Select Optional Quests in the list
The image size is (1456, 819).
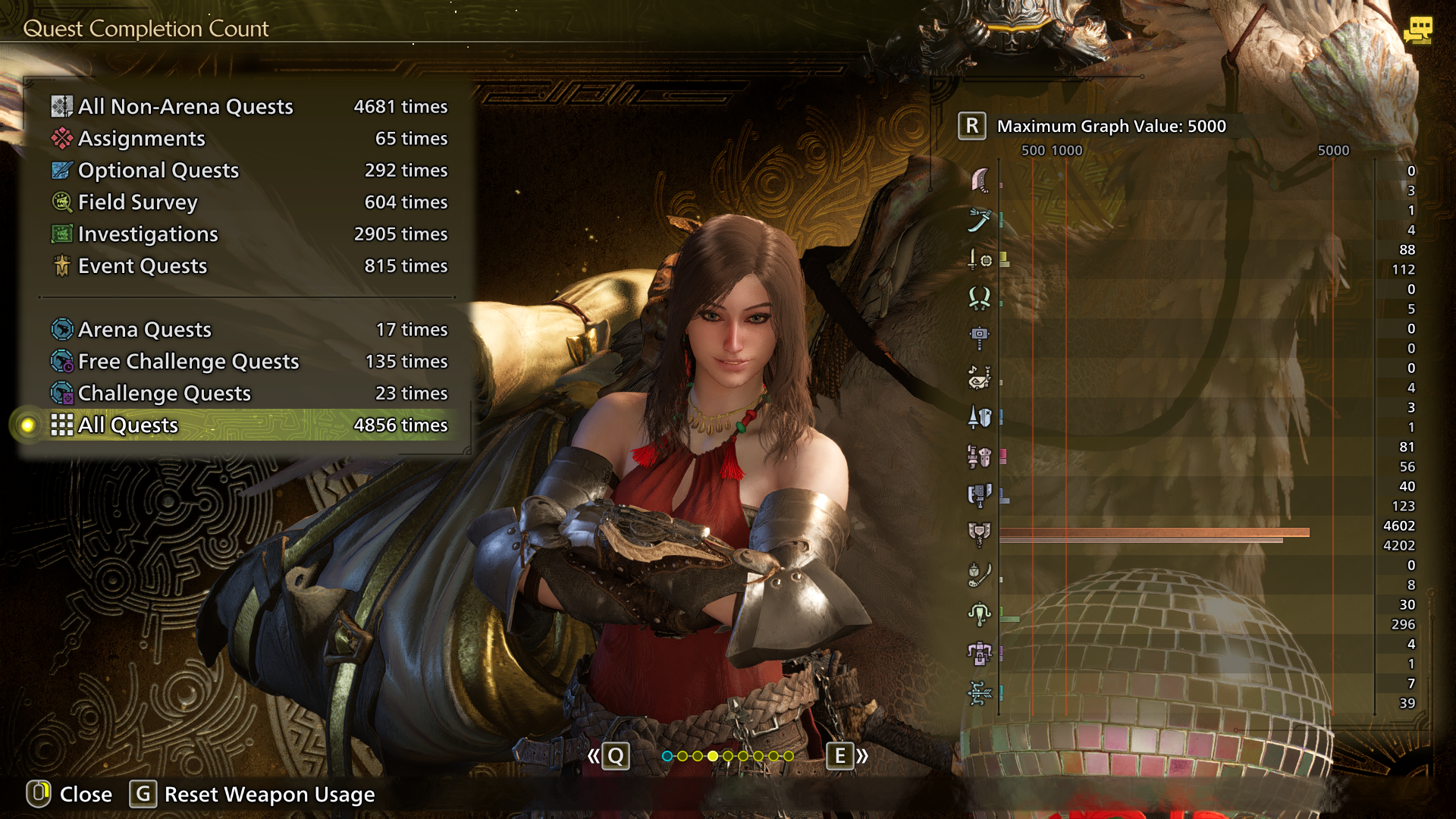[x=249, y=171]
